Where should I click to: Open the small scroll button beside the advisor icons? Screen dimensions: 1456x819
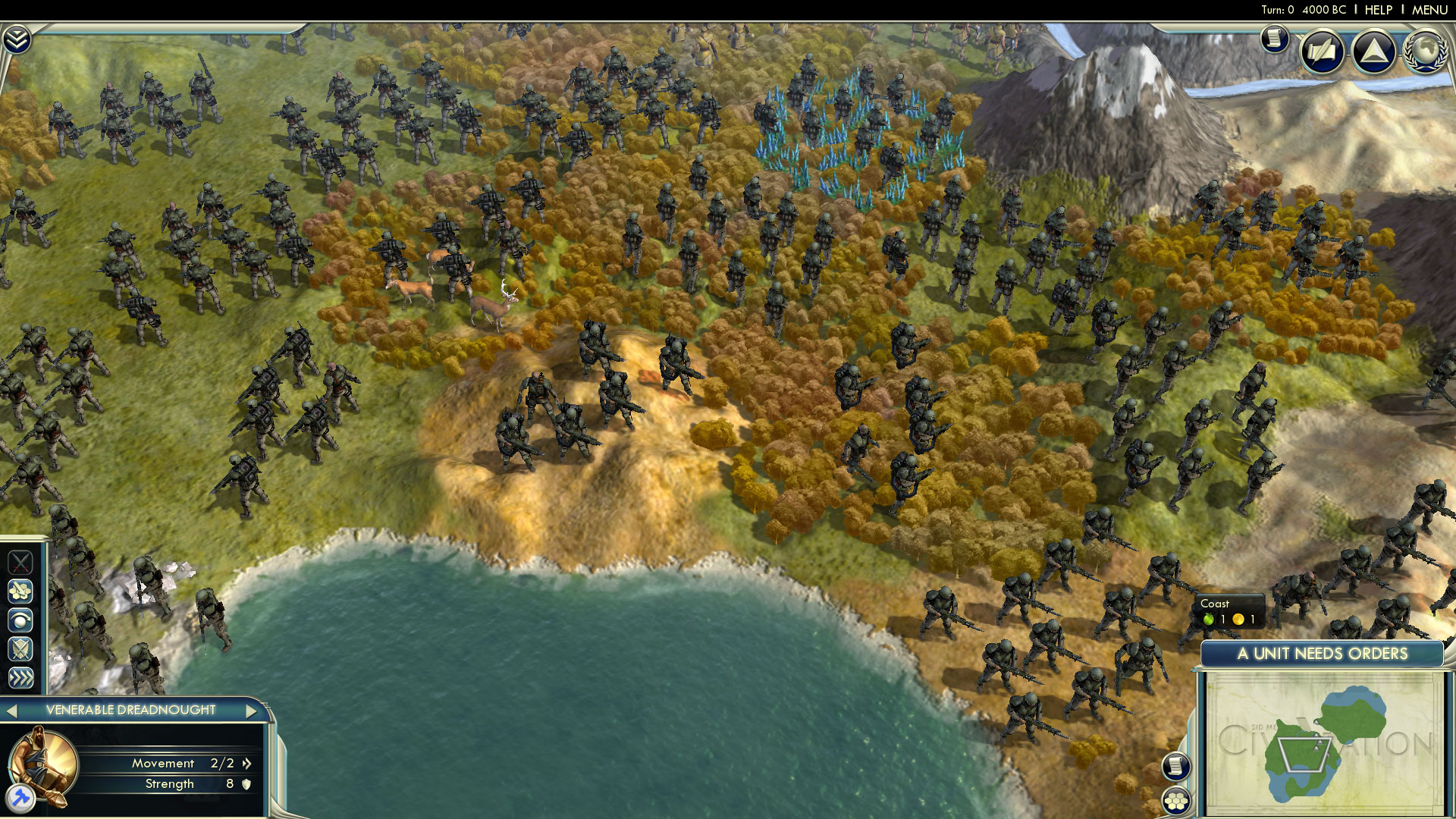coord(1275,38)
